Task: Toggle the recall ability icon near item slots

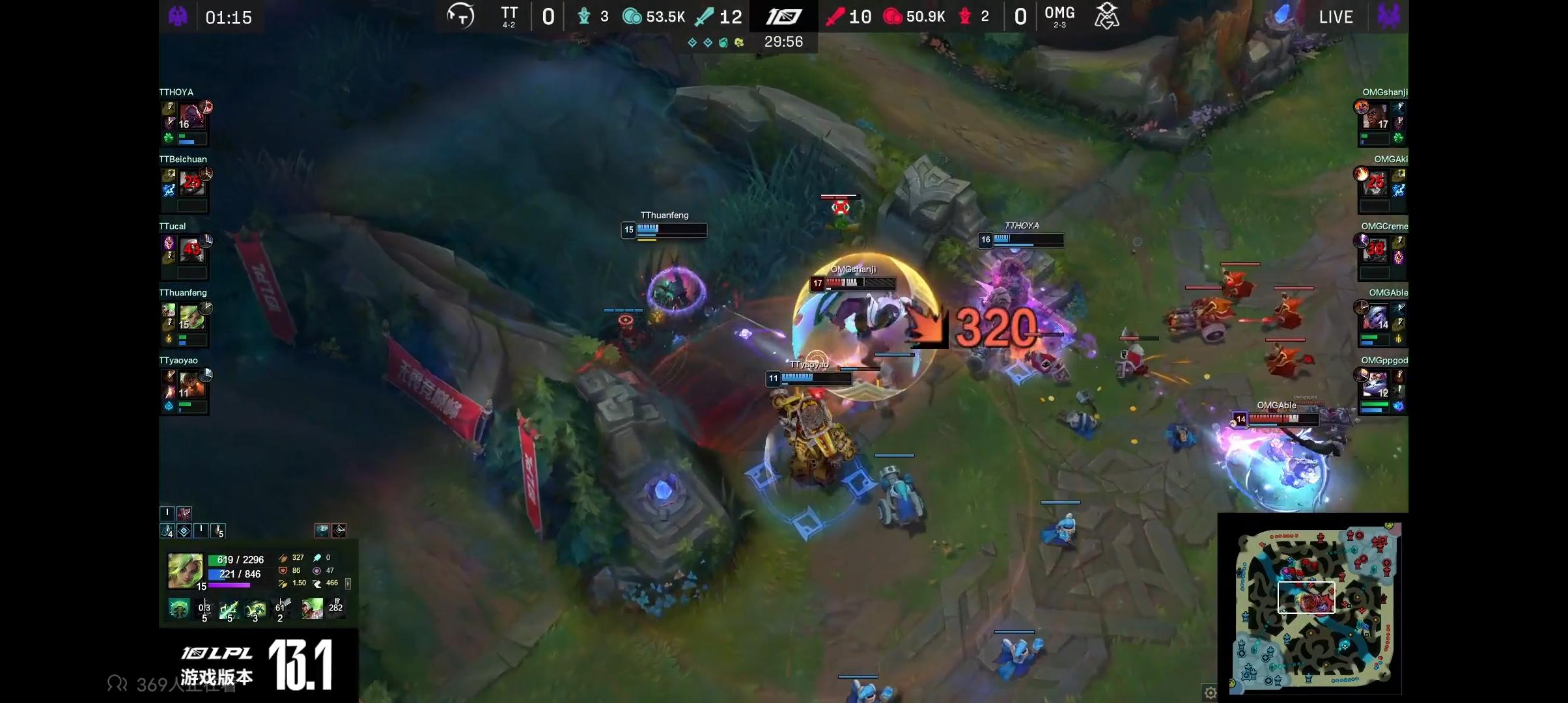Action: (x=339, y=530)
